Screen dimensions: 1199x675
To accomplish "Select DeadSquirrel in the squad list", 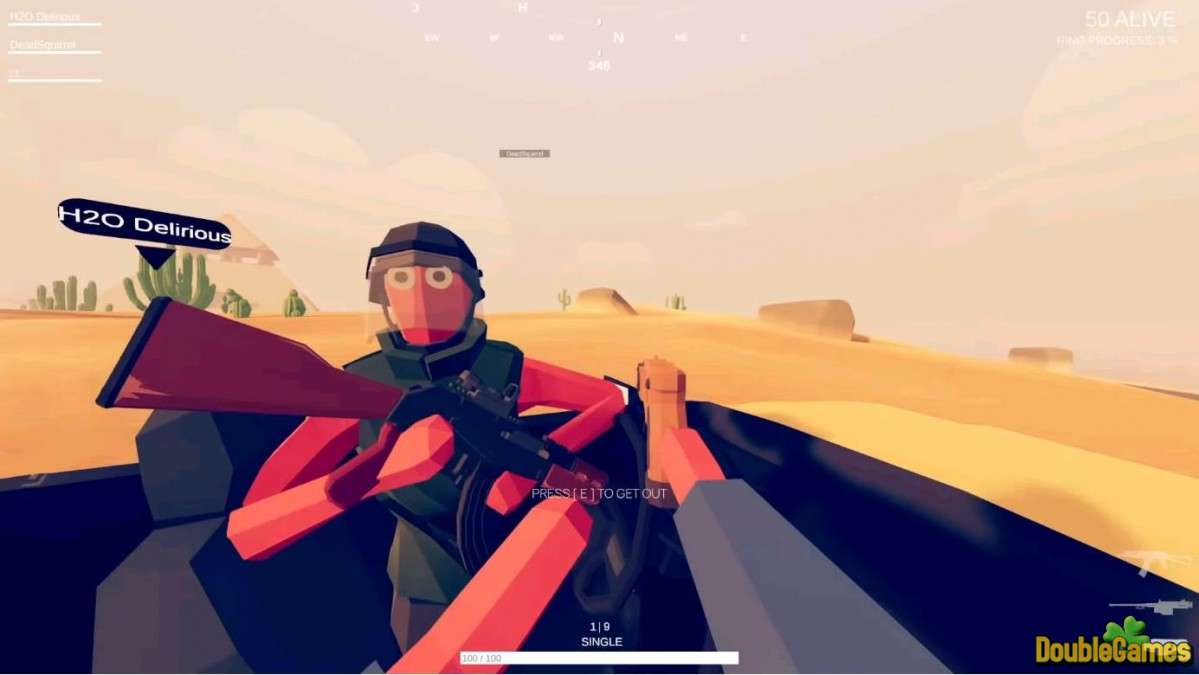I will coord(43,45).
